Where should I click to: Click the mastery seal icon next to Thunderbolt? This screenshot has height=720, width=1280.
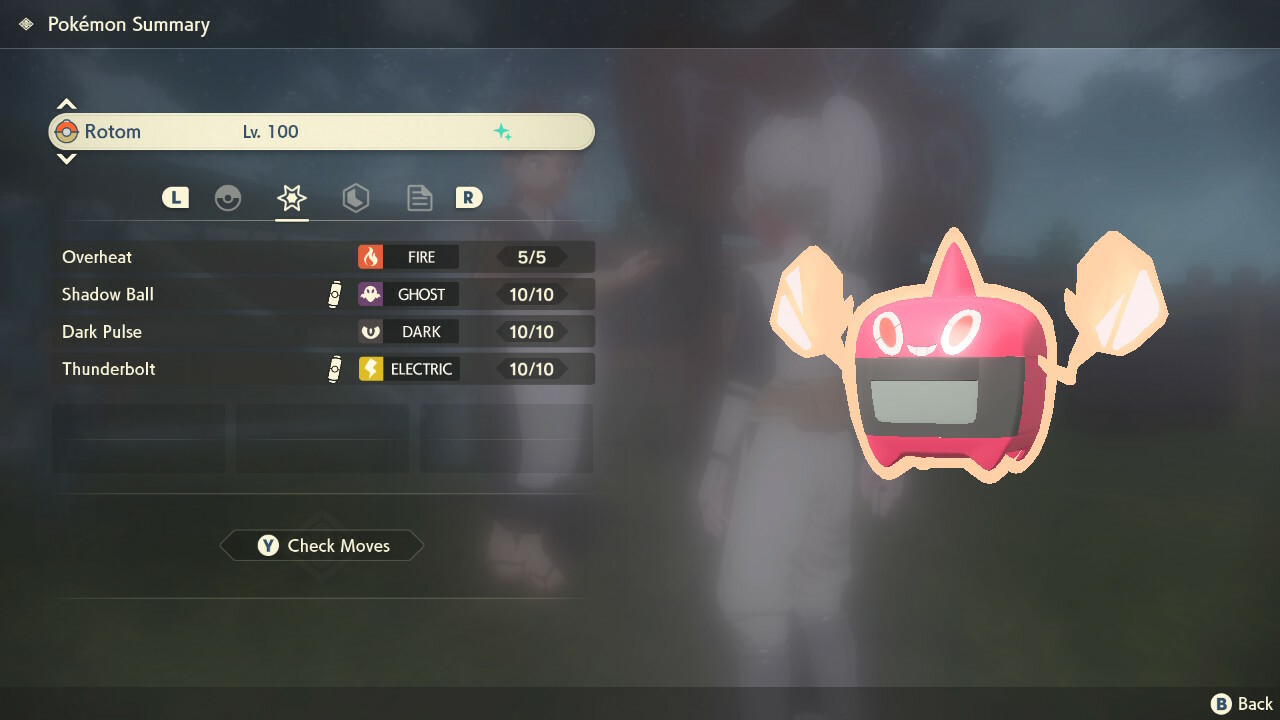pyautogui.click(x=336, y=368)
